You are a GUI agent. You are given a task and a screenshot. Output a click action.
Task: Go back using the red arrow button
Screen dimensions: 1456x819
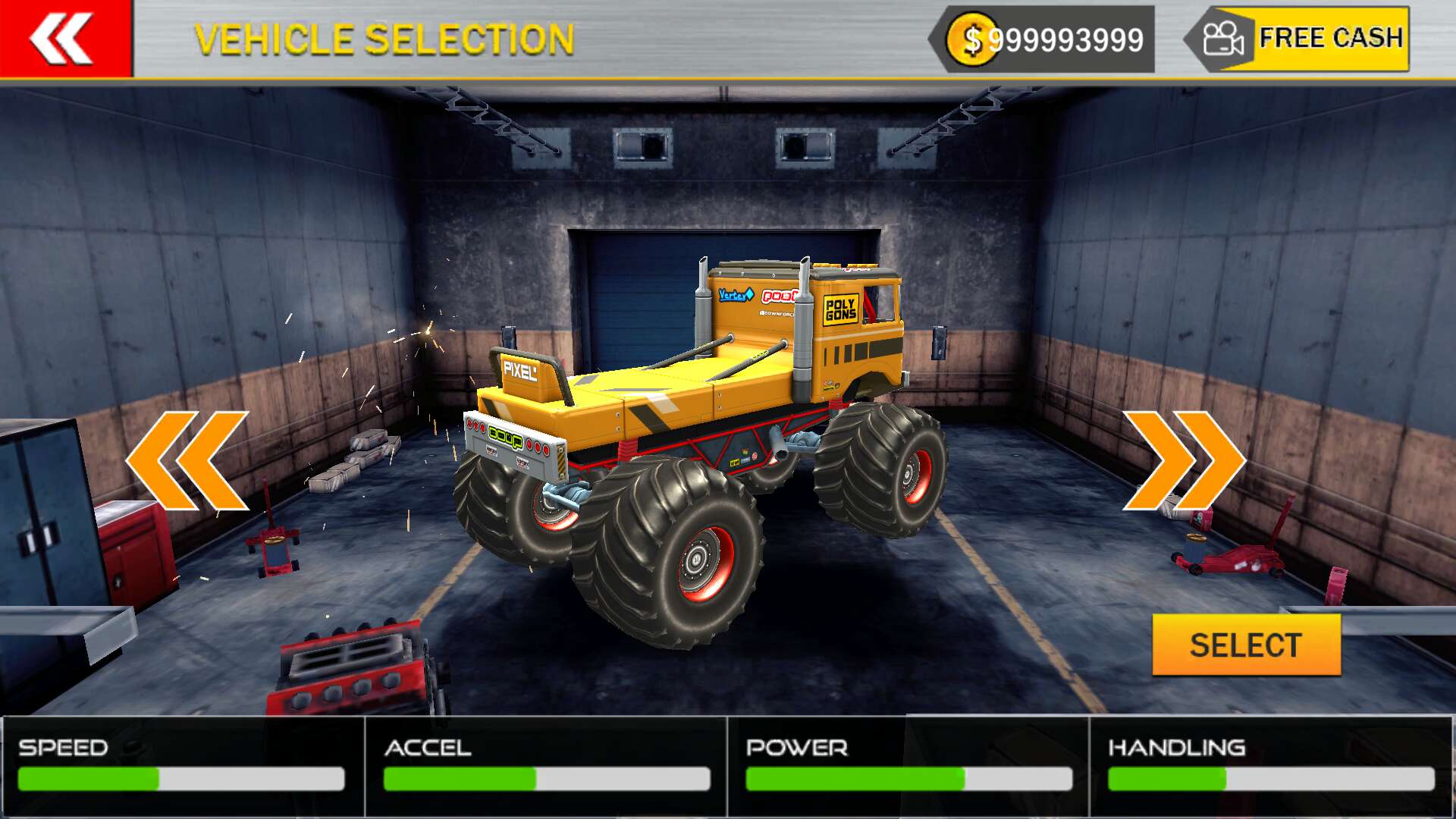(x=65, y=38)
